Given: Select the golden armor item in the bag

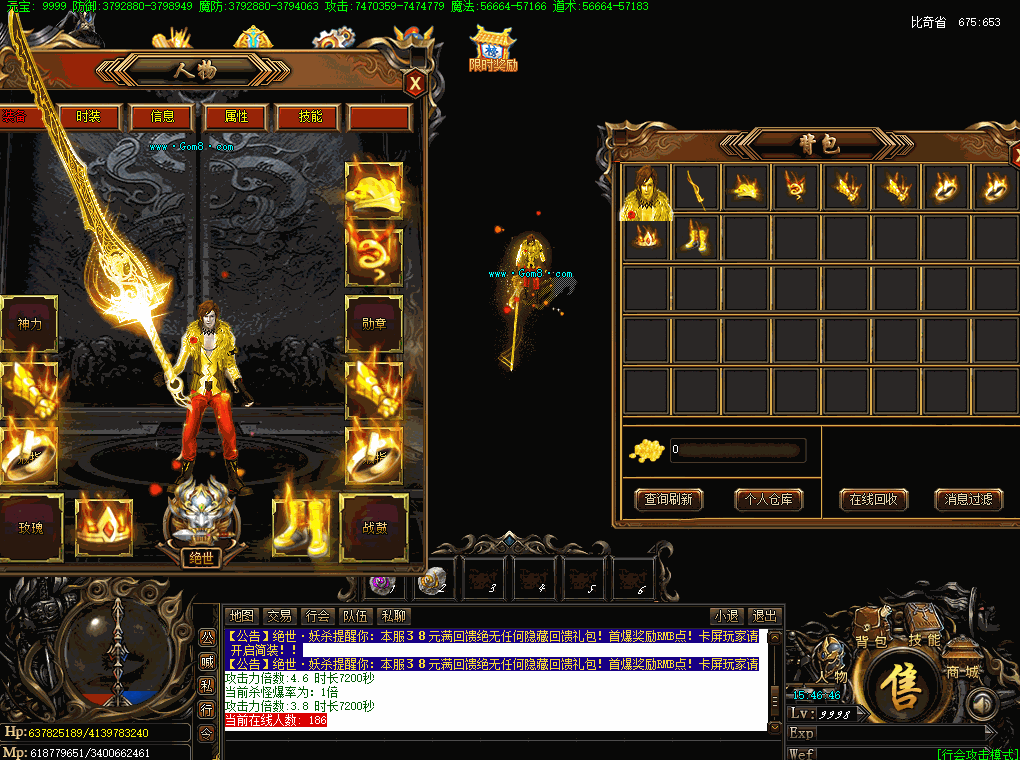Looking at the screenshot, I should click(647, 189).
